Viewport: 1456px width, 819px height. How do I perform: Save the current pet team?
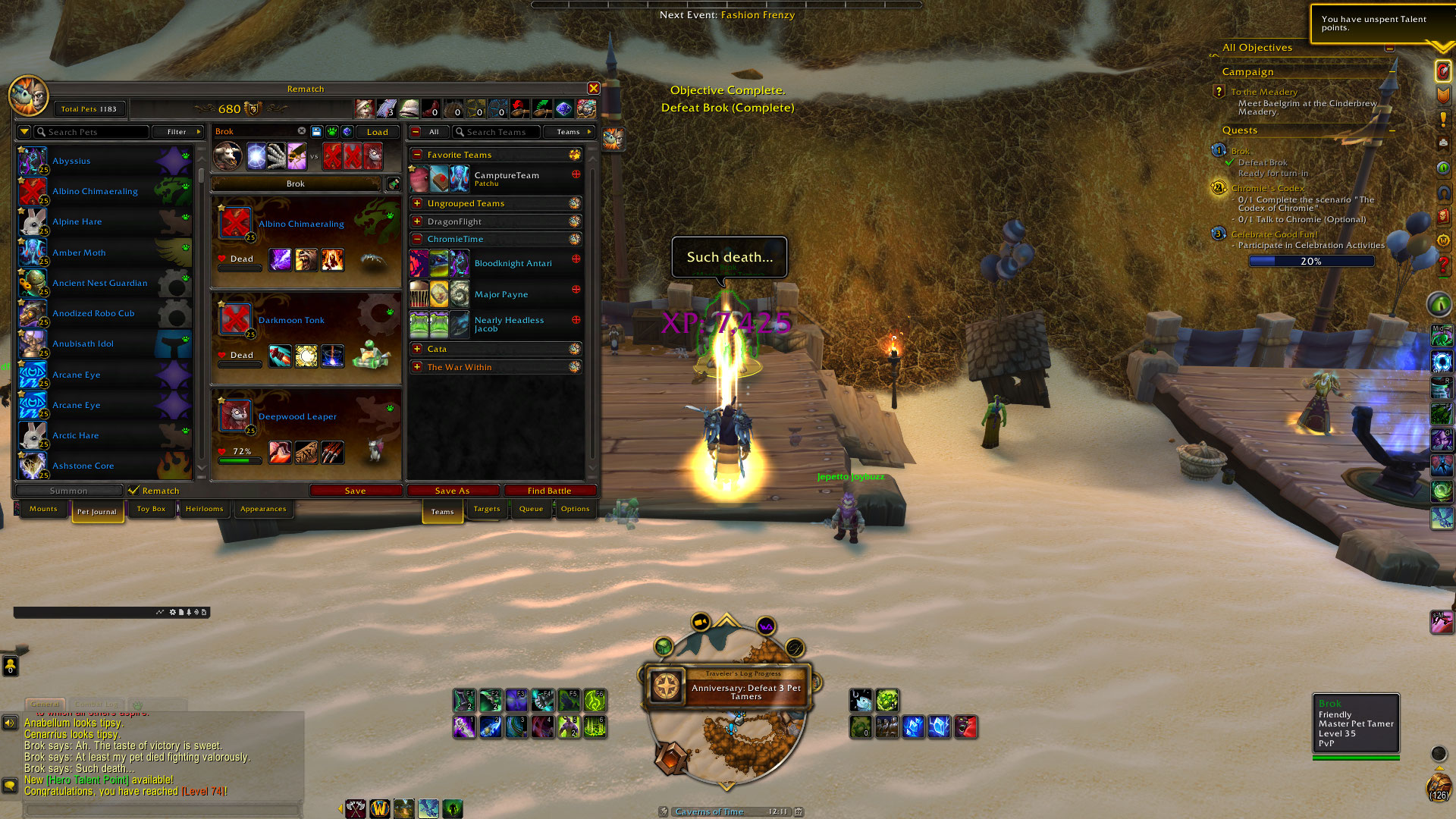pyautogui.click(x=355, y=491)
